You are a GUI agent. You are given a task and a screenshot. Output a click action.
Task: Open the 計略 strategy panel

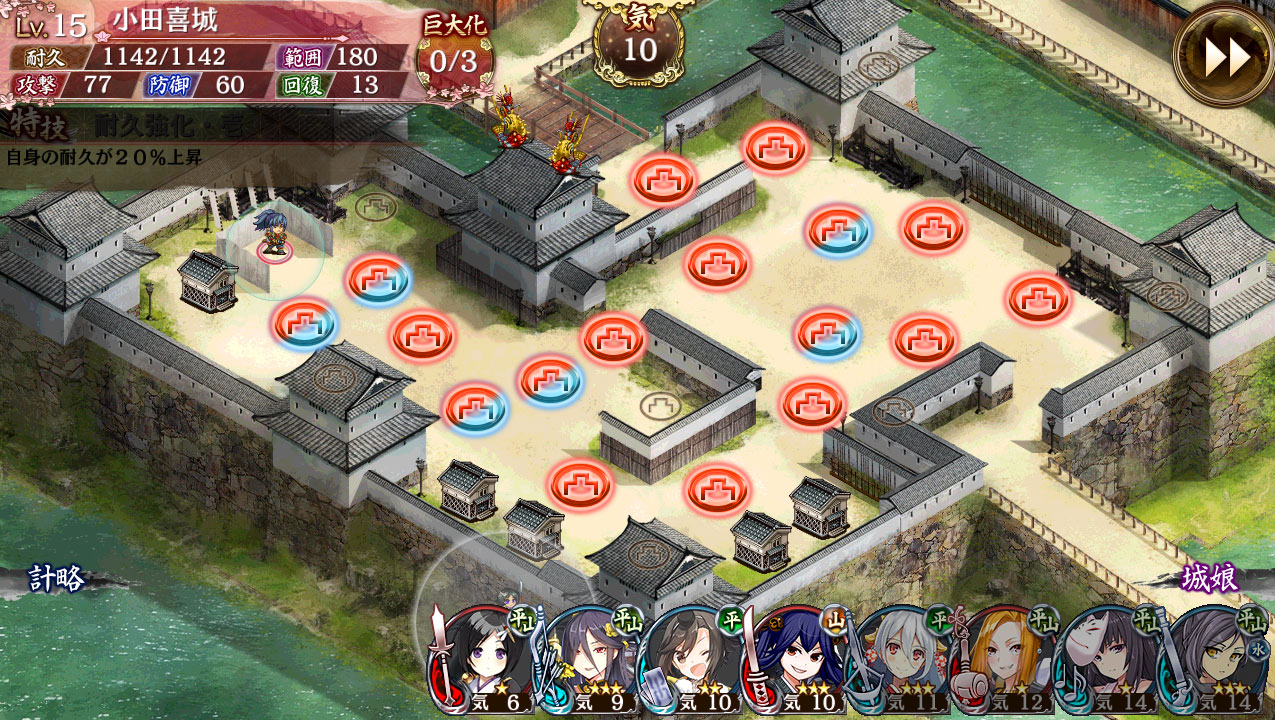(x=56, y=579)
